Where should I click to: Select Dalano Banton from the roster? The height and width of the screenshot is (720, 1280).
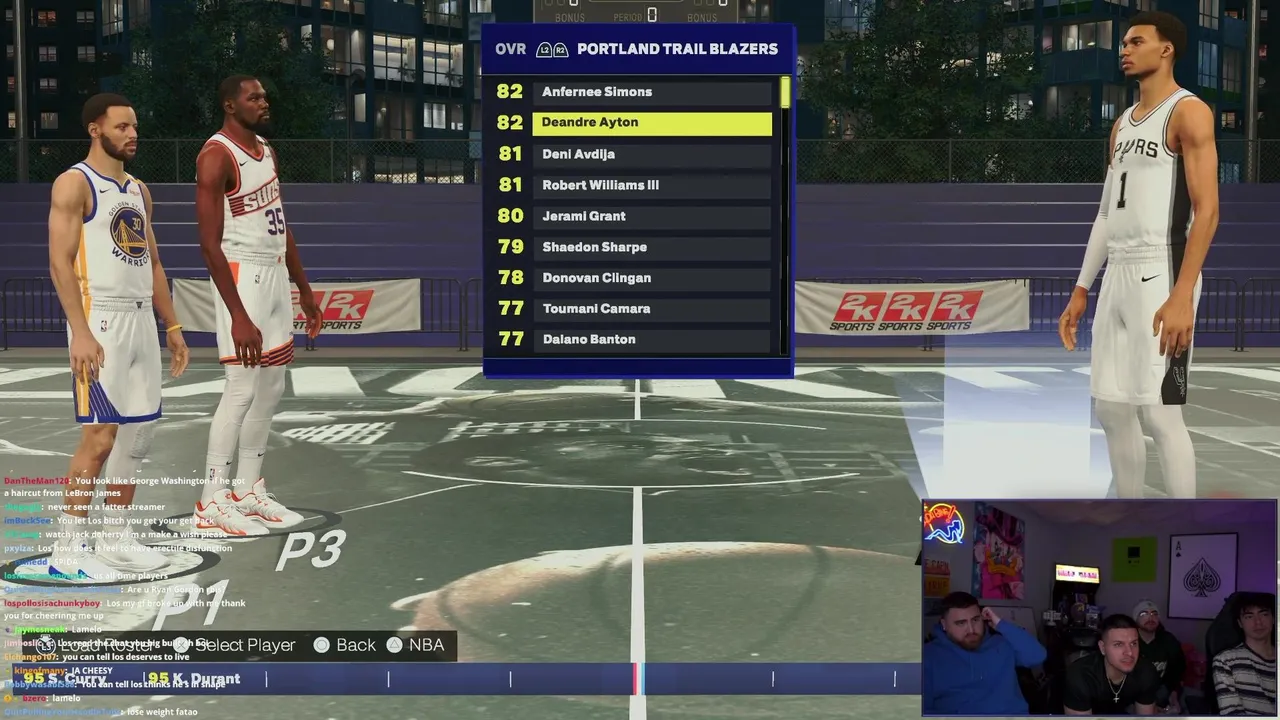[x=652, y=340]
